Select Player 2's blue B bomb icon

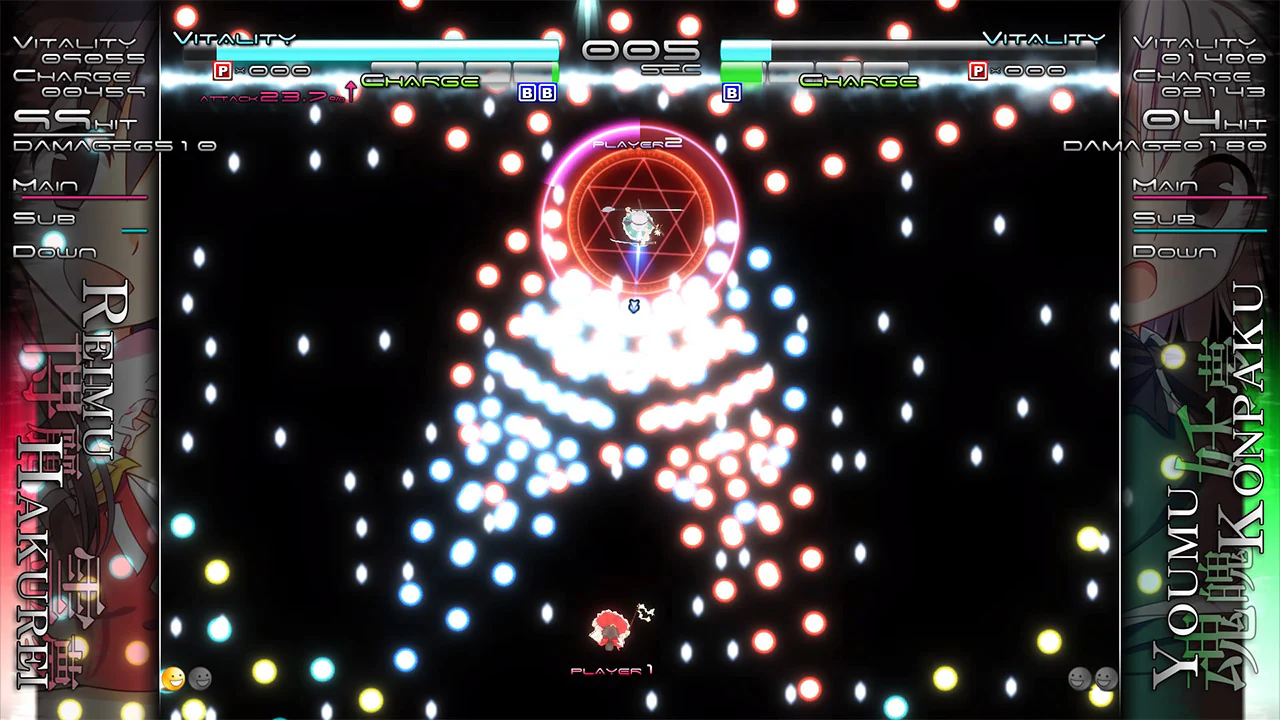731,93
